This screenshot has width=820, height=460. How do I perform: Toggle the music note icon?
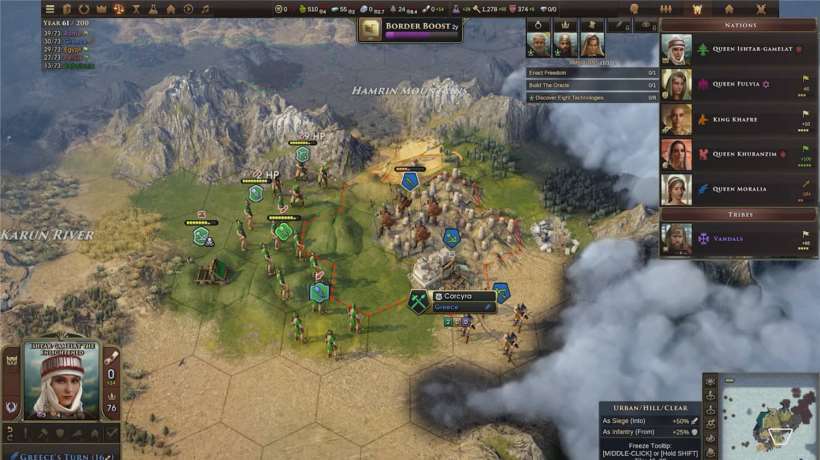pos(205,9)
